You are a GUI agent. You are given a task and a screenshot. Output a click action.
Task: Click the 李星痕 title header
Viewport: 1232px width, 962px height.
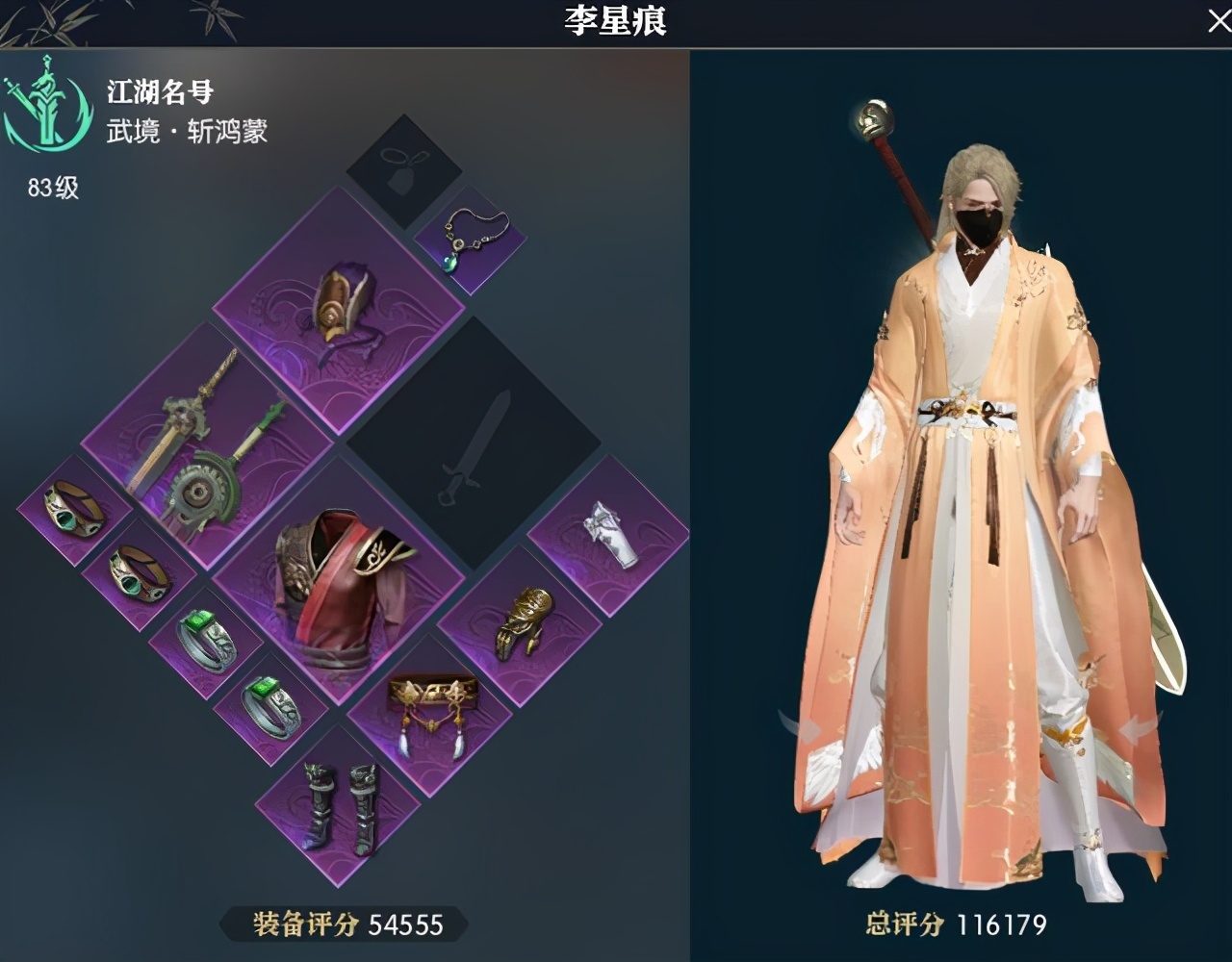616,21
